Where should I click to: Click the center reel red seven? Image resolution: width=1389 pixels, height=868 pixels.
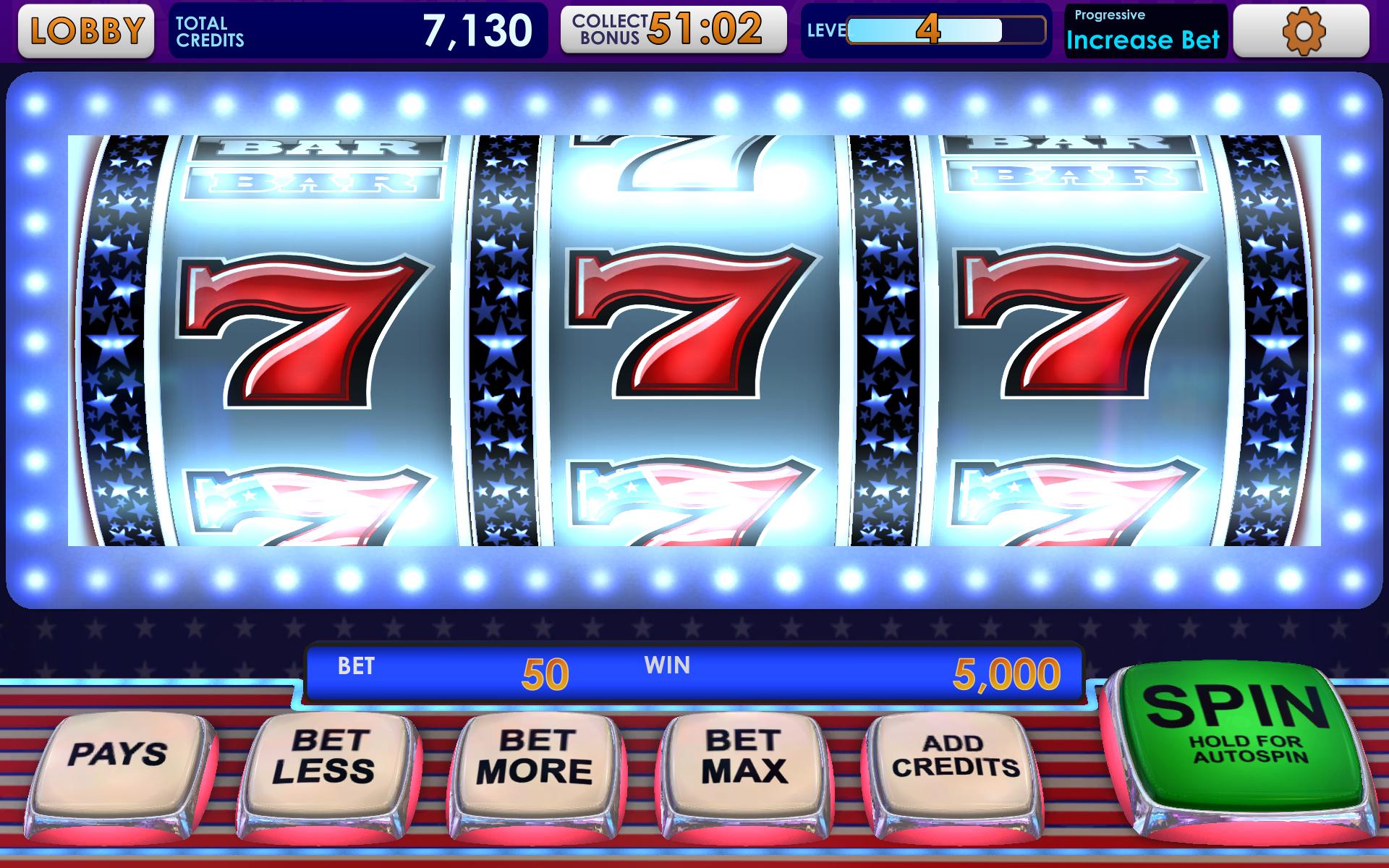coord(687,333)
